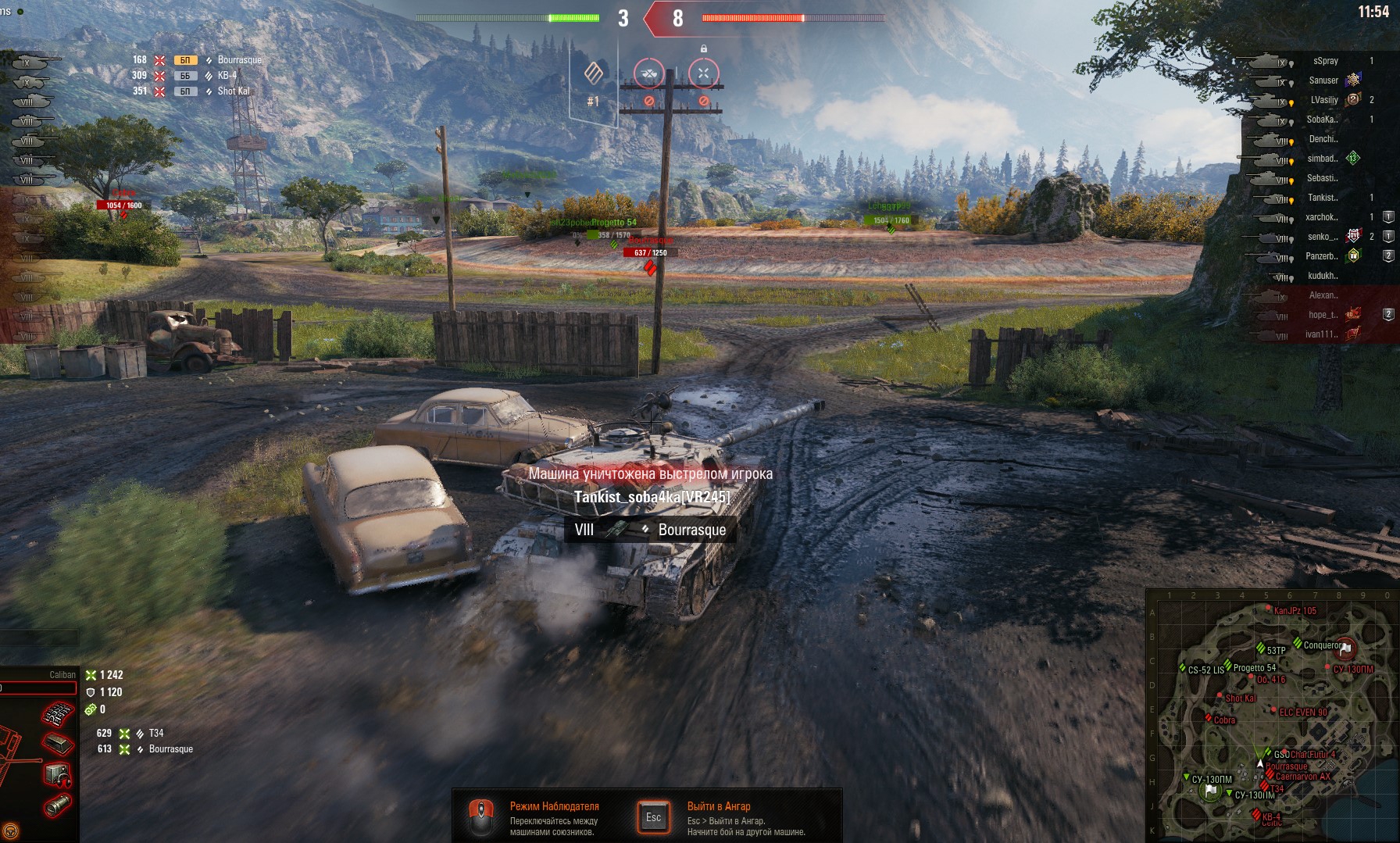Select Tankist's row in the team list

click(x=1322, y=198)
